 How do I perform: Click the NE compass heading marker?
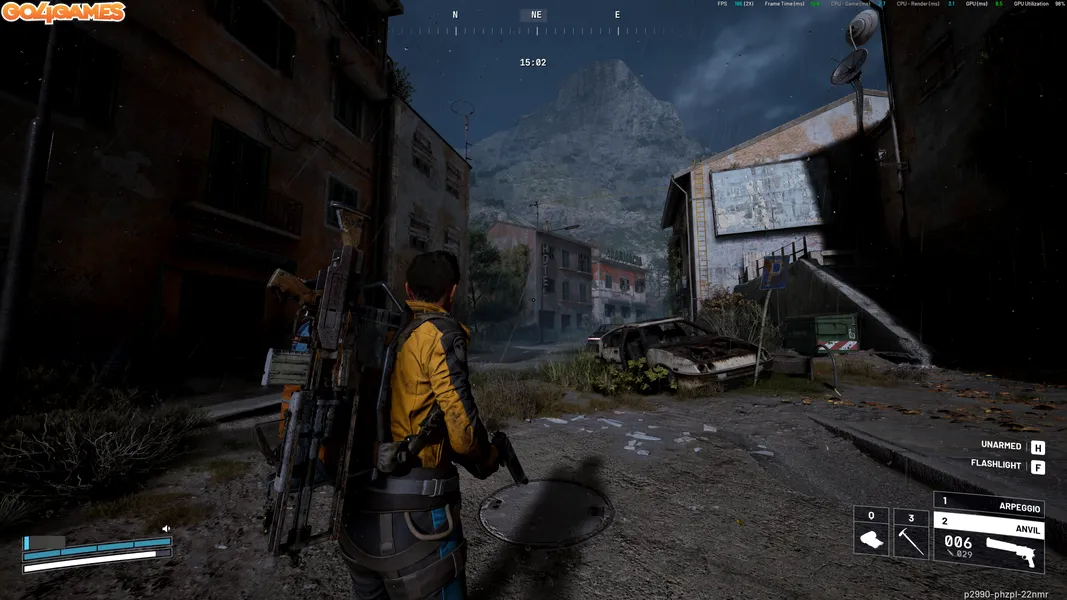coord(536,15)
